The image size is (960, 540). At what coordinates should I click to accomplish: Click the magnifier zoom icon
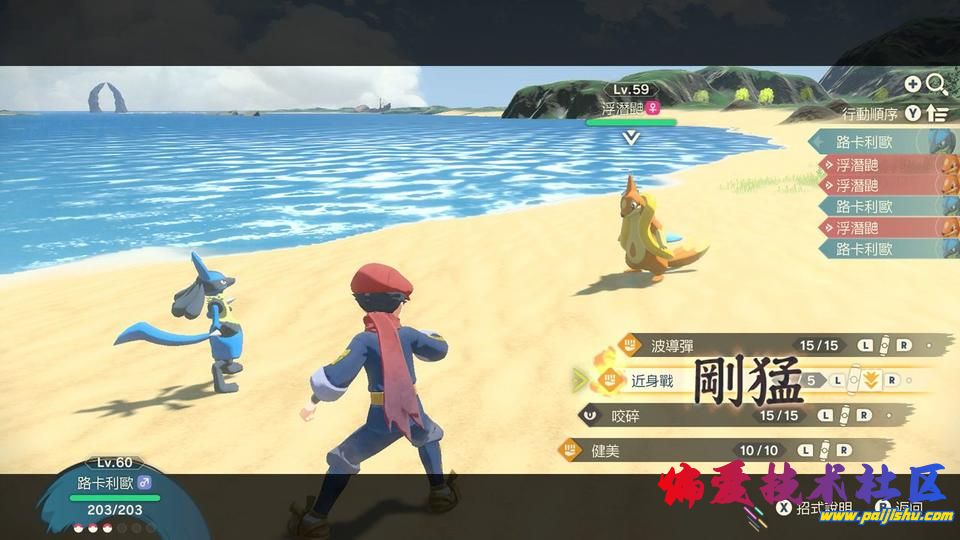tap(937, 85)
